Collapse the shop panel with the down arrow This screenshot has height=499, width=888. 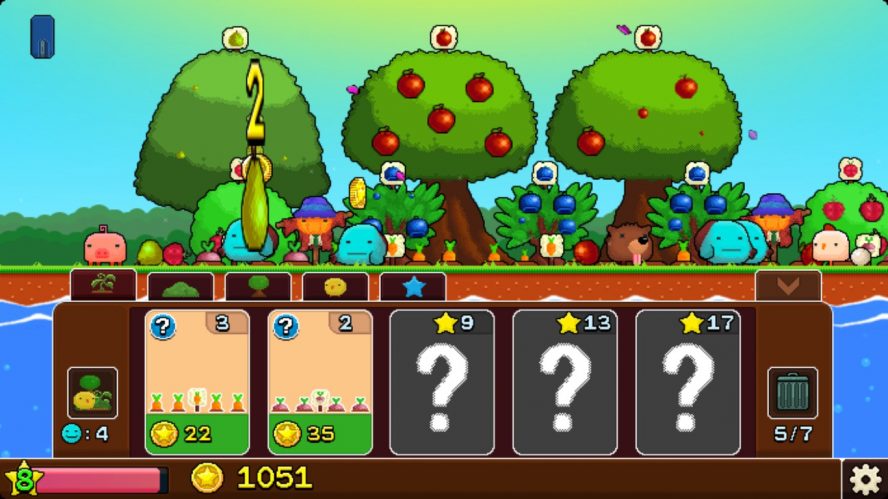coord(788,286)
